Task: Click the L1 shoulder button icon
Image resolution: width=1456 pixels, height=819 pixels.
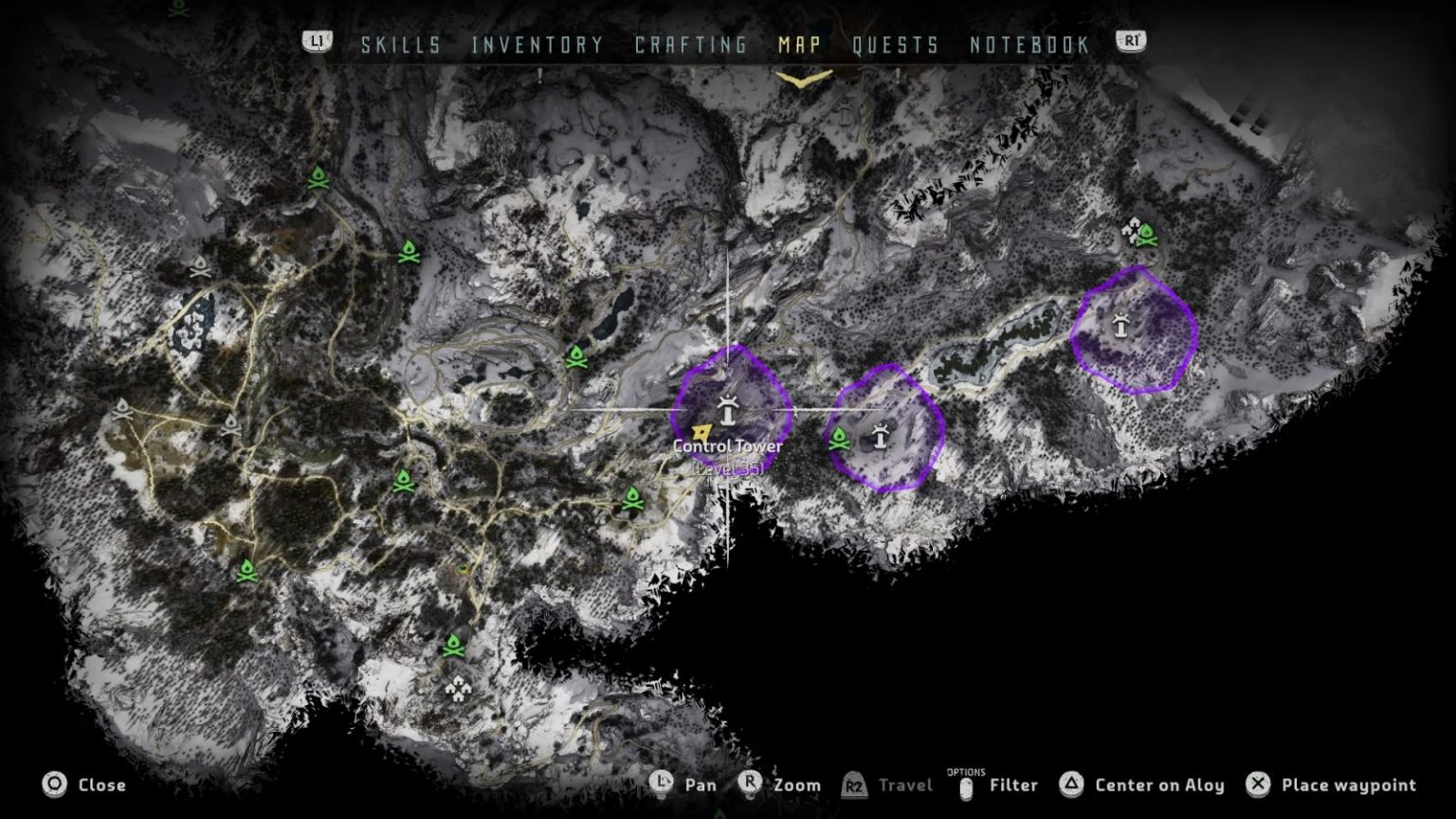Action: pyautogui.click(x=319, y=41)
